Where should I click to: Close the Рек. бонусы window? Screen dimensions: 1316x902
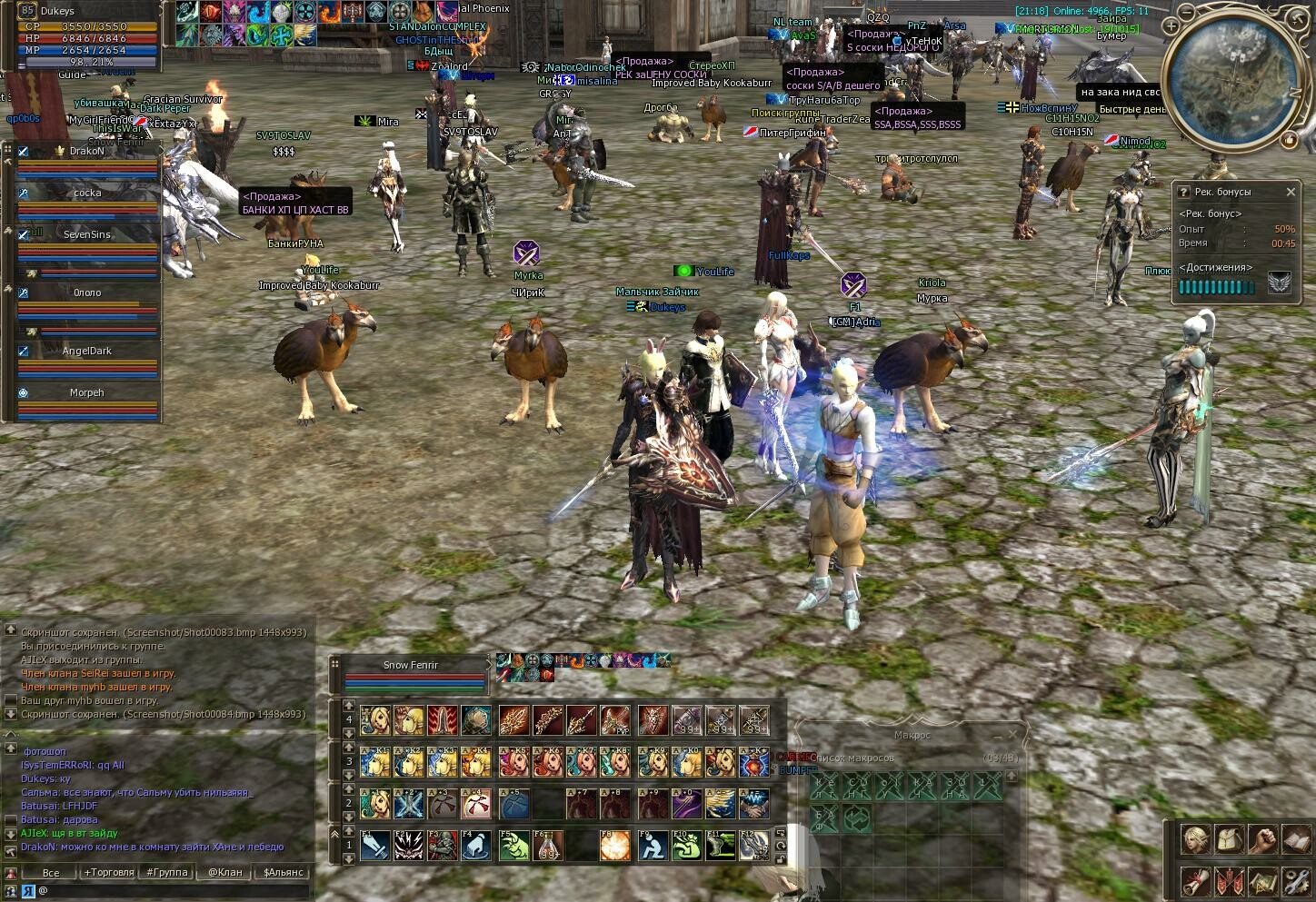click(x=1291, y=192)
